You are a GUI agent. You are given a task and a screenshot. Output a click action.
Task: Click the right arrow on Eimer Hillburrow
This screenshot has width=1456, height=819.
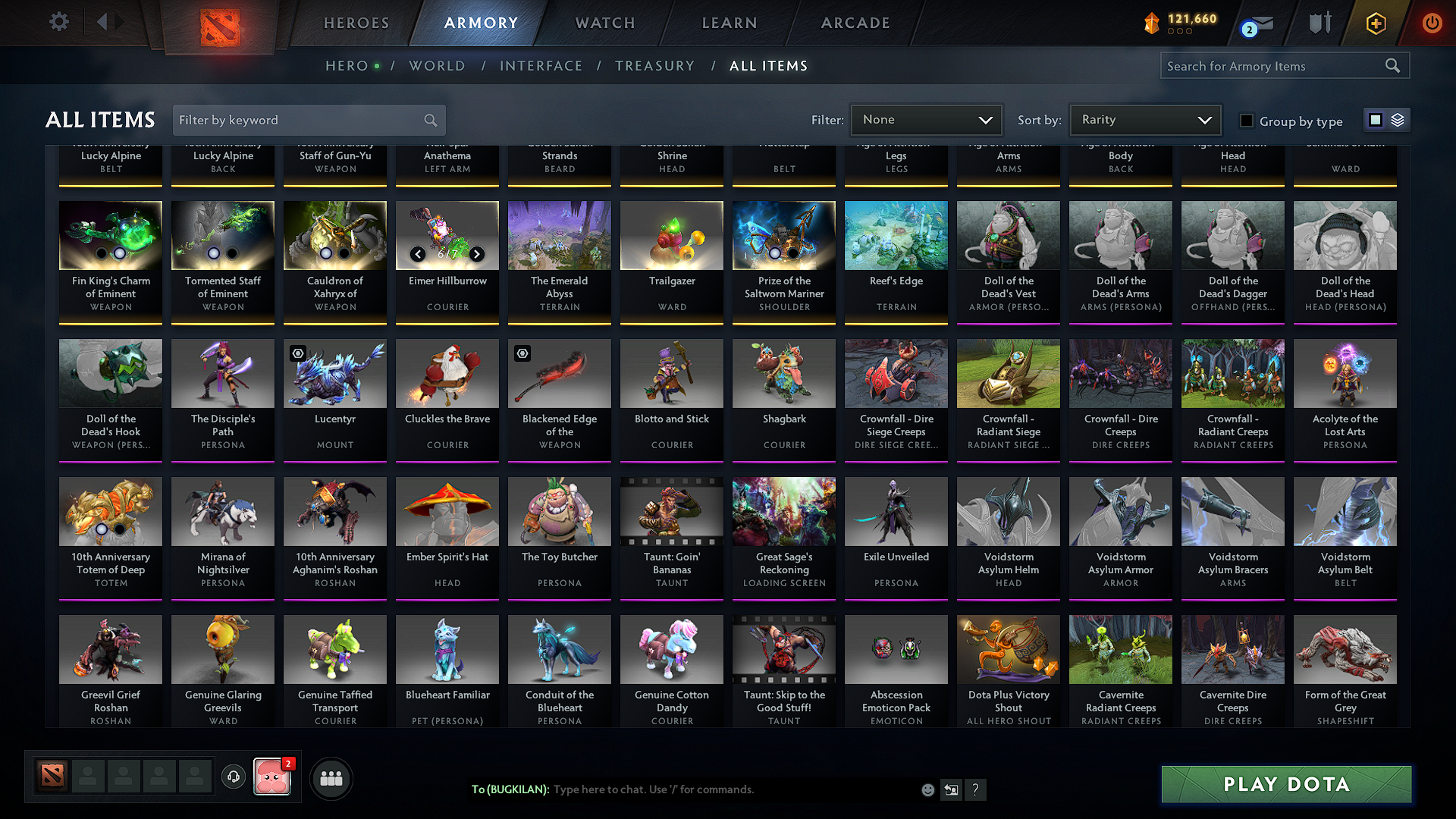point(477,255)
